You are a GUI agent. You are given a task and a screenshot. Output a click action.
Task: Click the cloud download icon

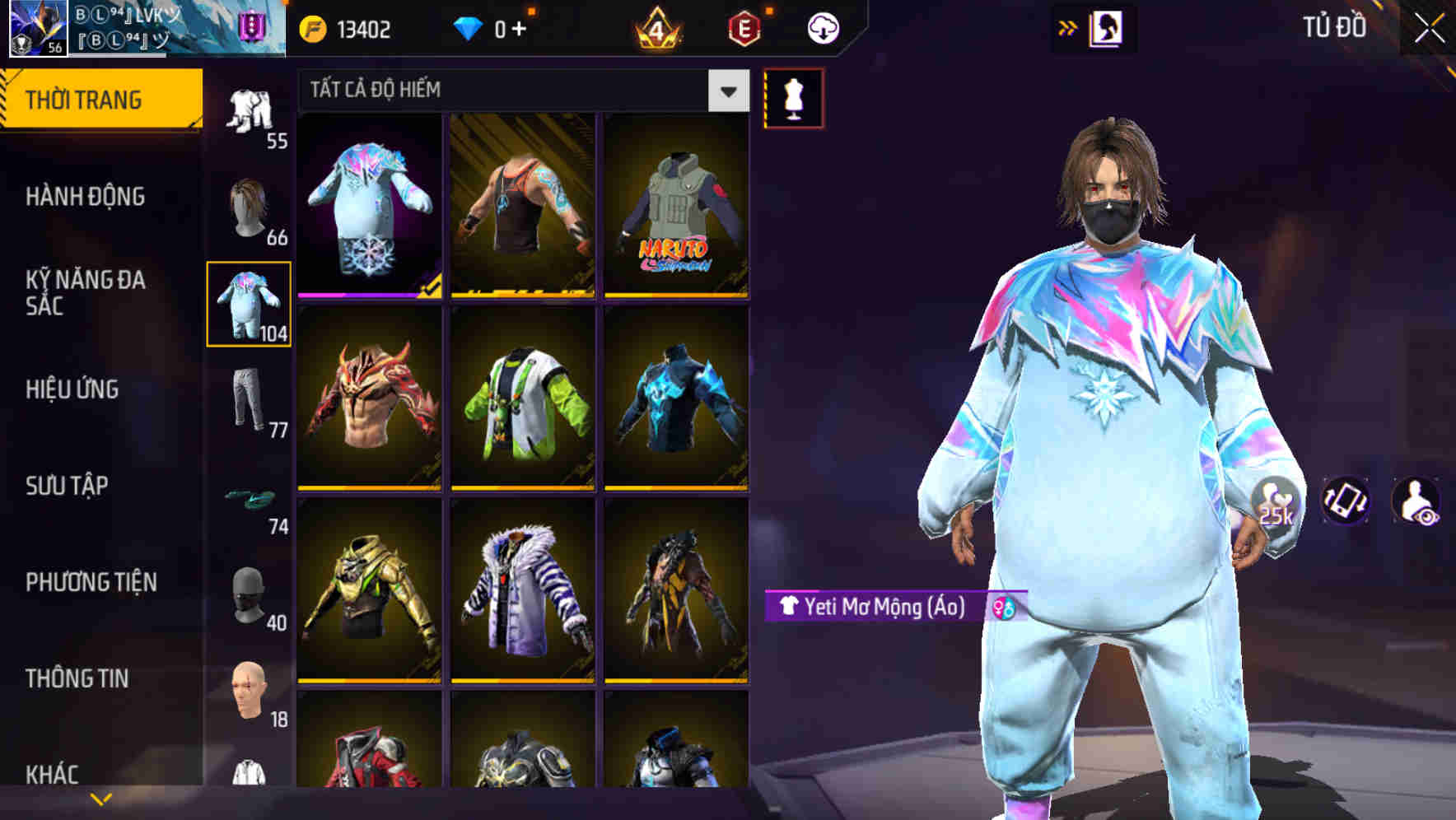822,27
